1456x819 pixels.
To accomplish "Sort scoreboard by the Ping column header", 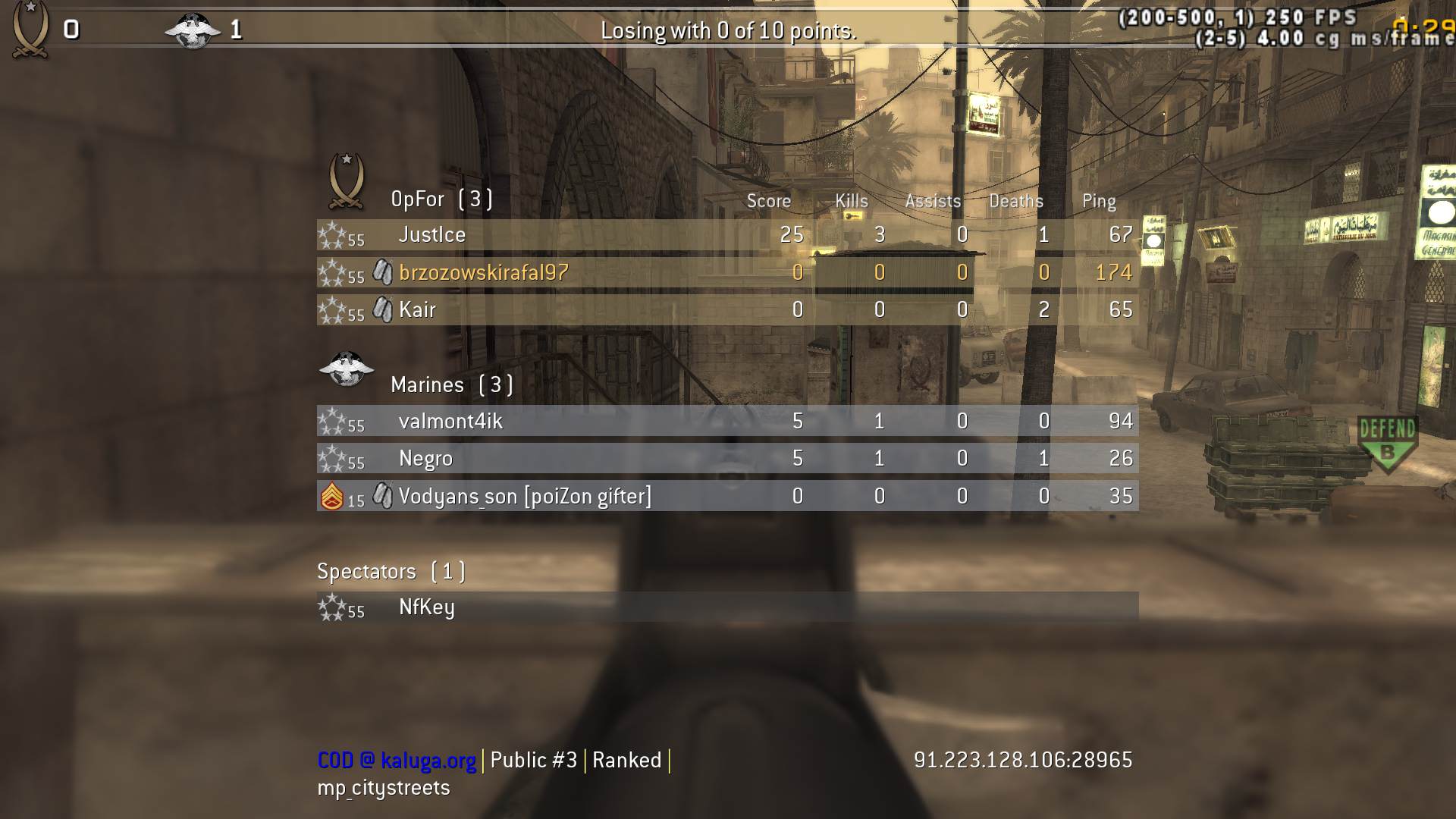I will (1098, 200).
